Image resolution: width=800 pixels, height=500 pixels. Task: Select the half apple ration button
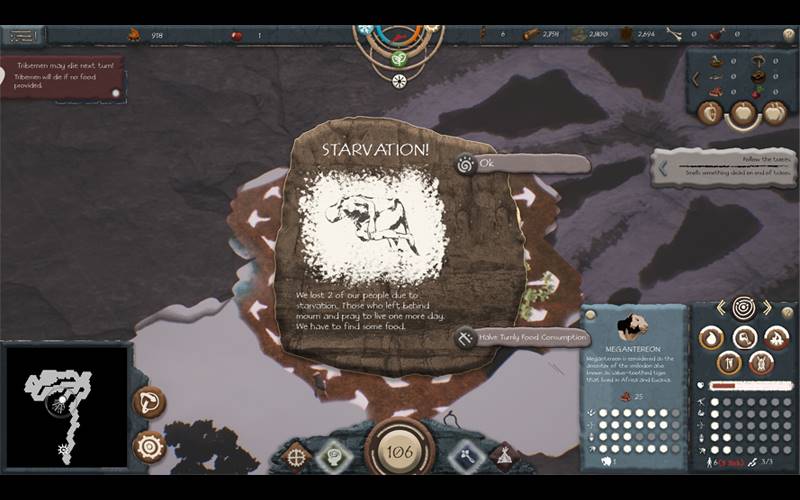click(x=709, y=113)
